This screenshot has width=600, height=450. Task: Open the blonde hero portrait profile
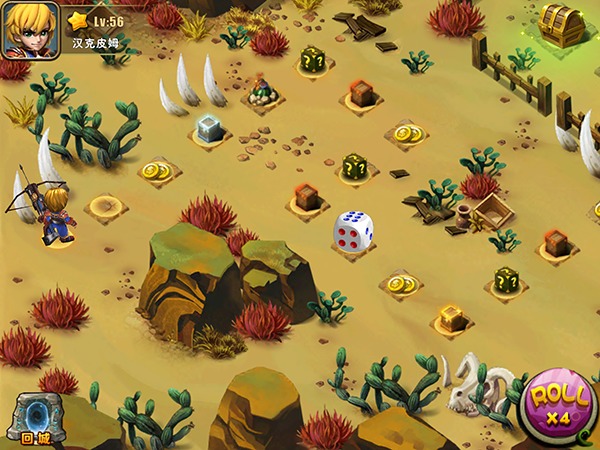point(31,30)
